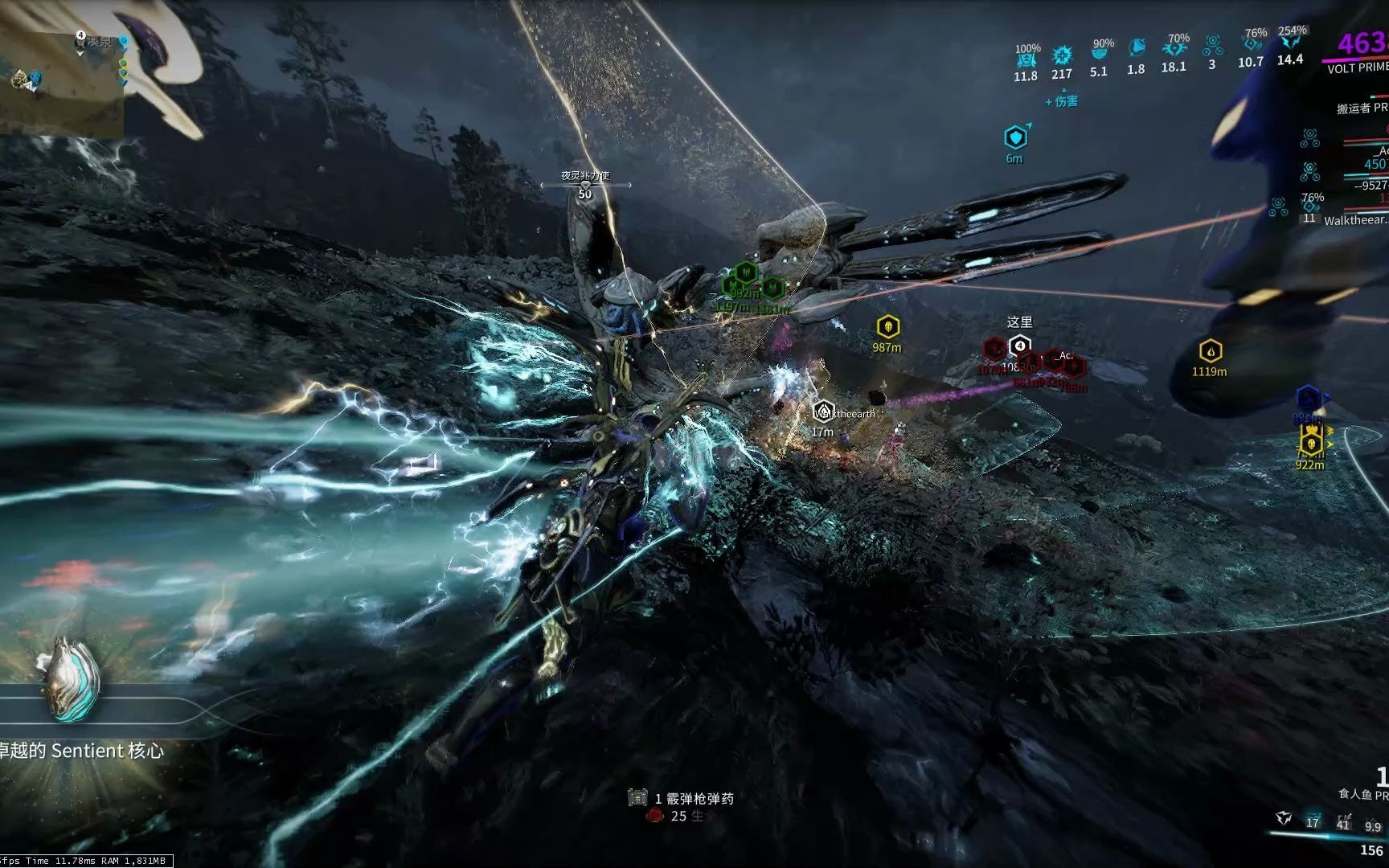
Task: Activate the ability icon showing 41
Action: pyautogui.click(x=1342, y=820)
